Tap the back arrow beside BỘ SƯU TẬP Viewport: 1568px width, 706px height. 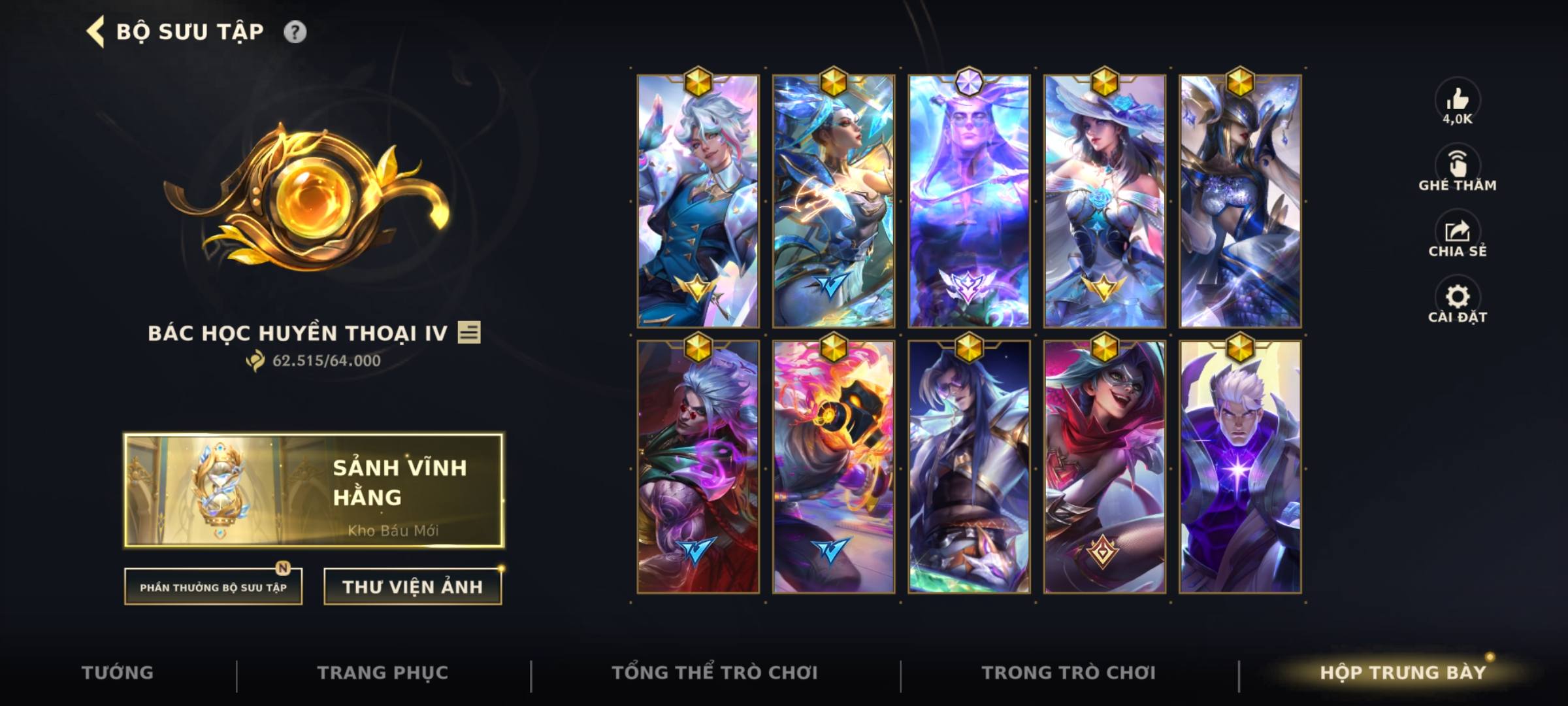click(96, 30)
